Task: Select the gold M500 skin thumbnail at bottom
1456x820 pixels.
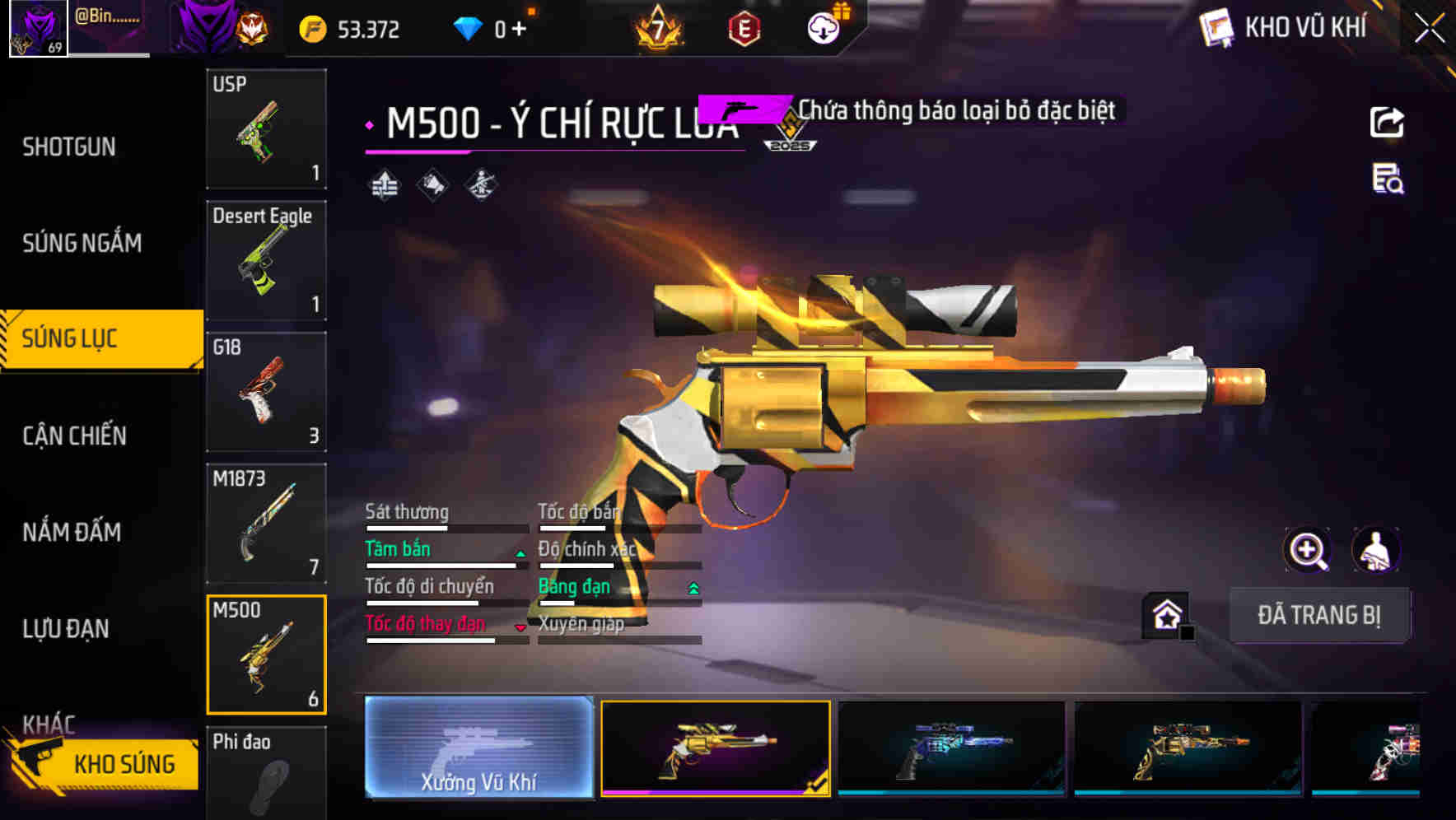Action: click(715, 749)
